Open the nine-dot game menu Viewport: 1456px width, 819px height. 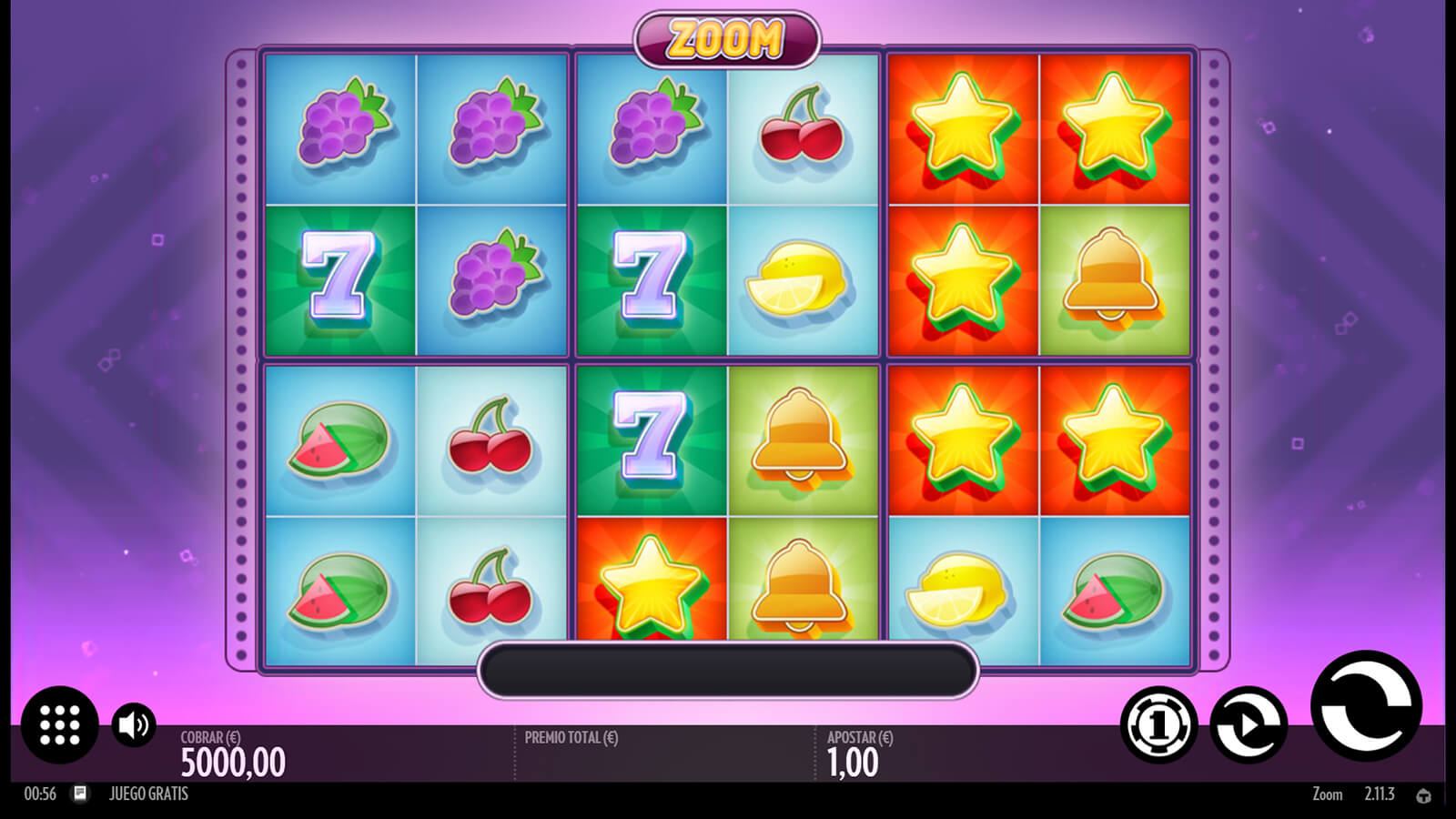click(60, 724)
